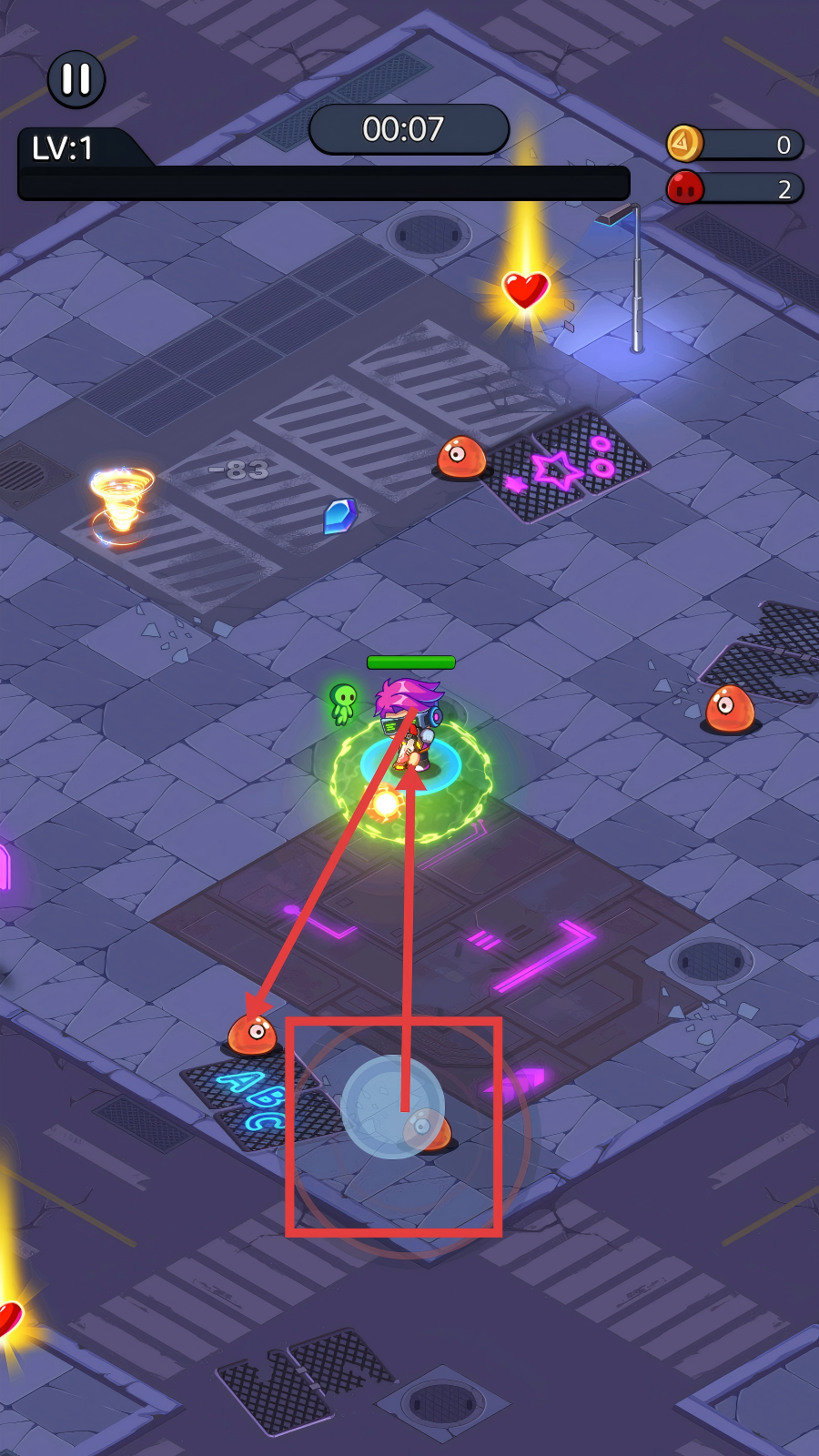Pause the game

point(76,79)
